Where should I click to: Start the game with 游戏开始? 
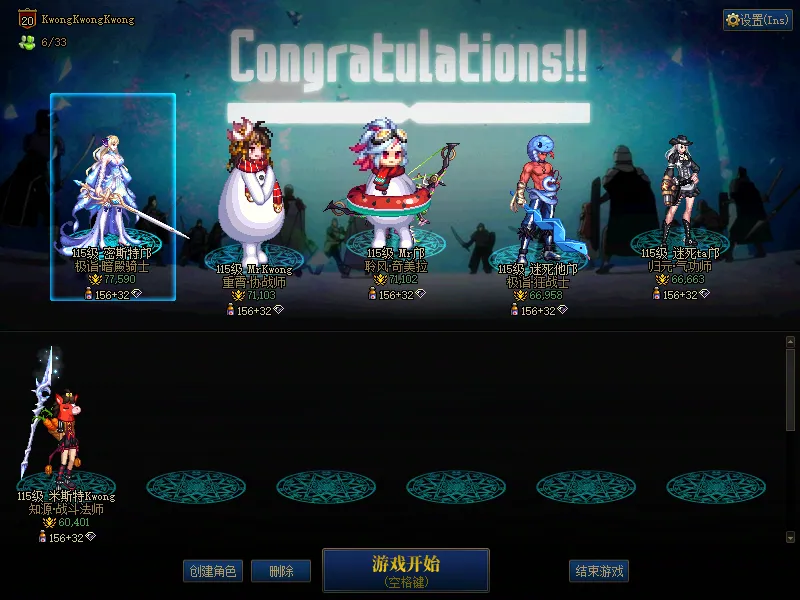click(x=405, y=570)
